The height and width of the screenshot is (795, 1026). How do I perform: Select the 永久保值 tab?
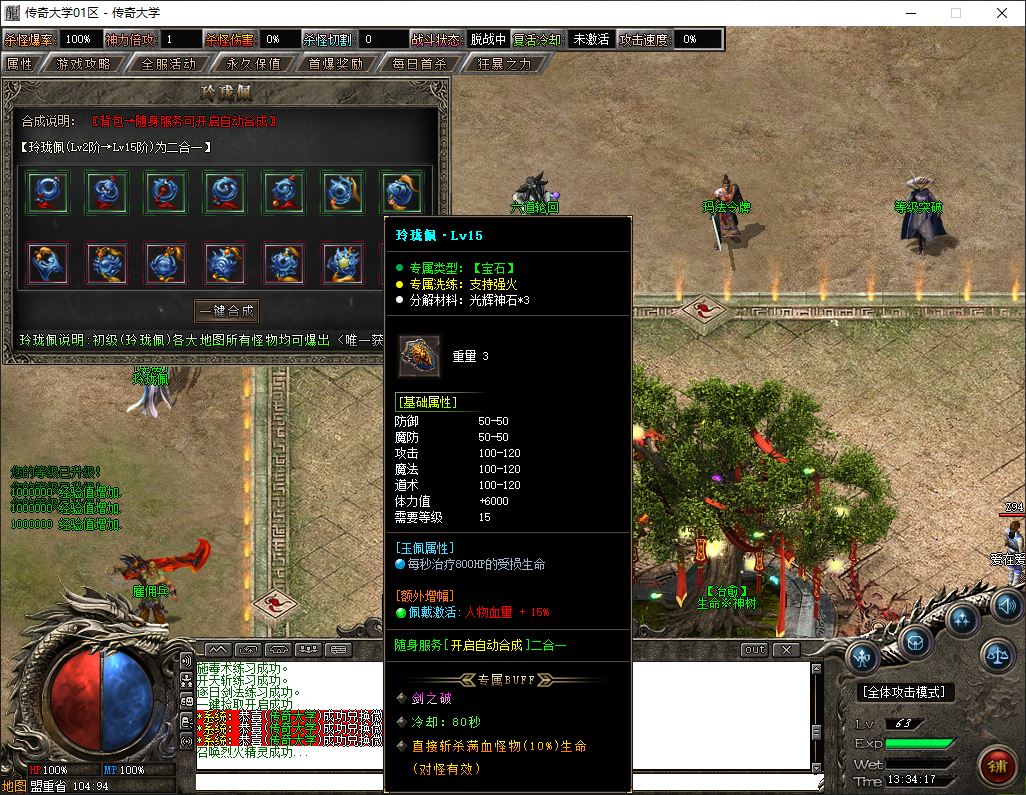[x=253, y=63]
